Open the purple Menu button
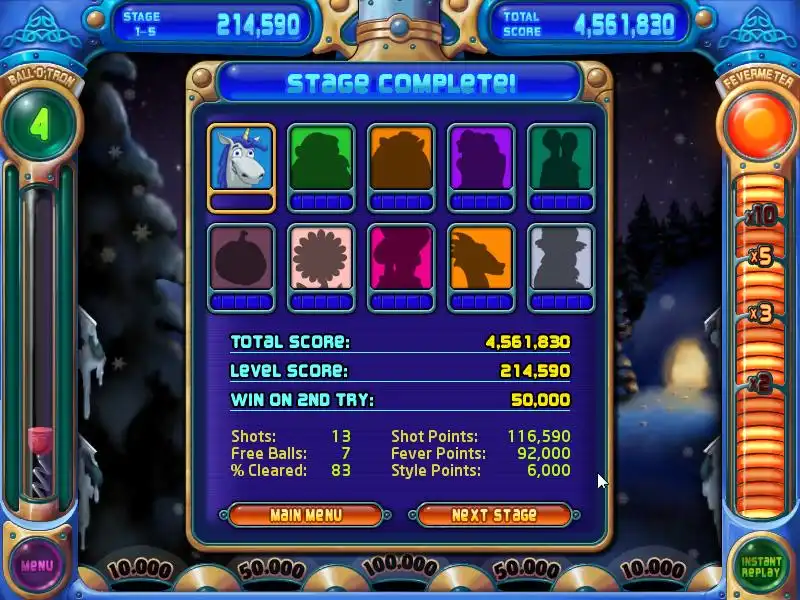Viewport: 800px width, 600px height. point(37,565)
